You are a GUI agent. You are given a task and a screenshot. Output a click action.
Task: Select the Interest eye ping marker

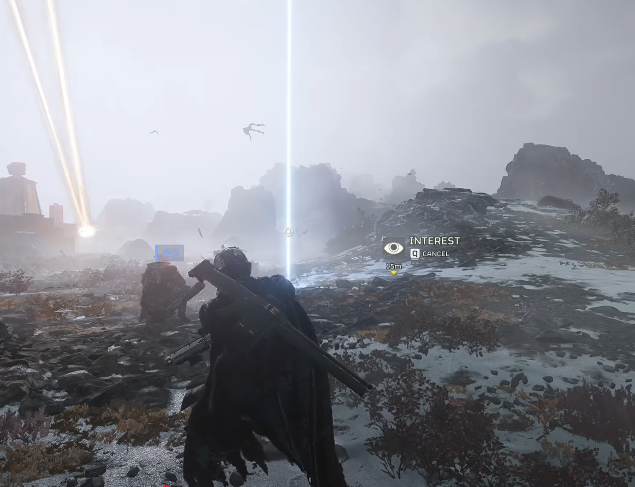[394, 247]
